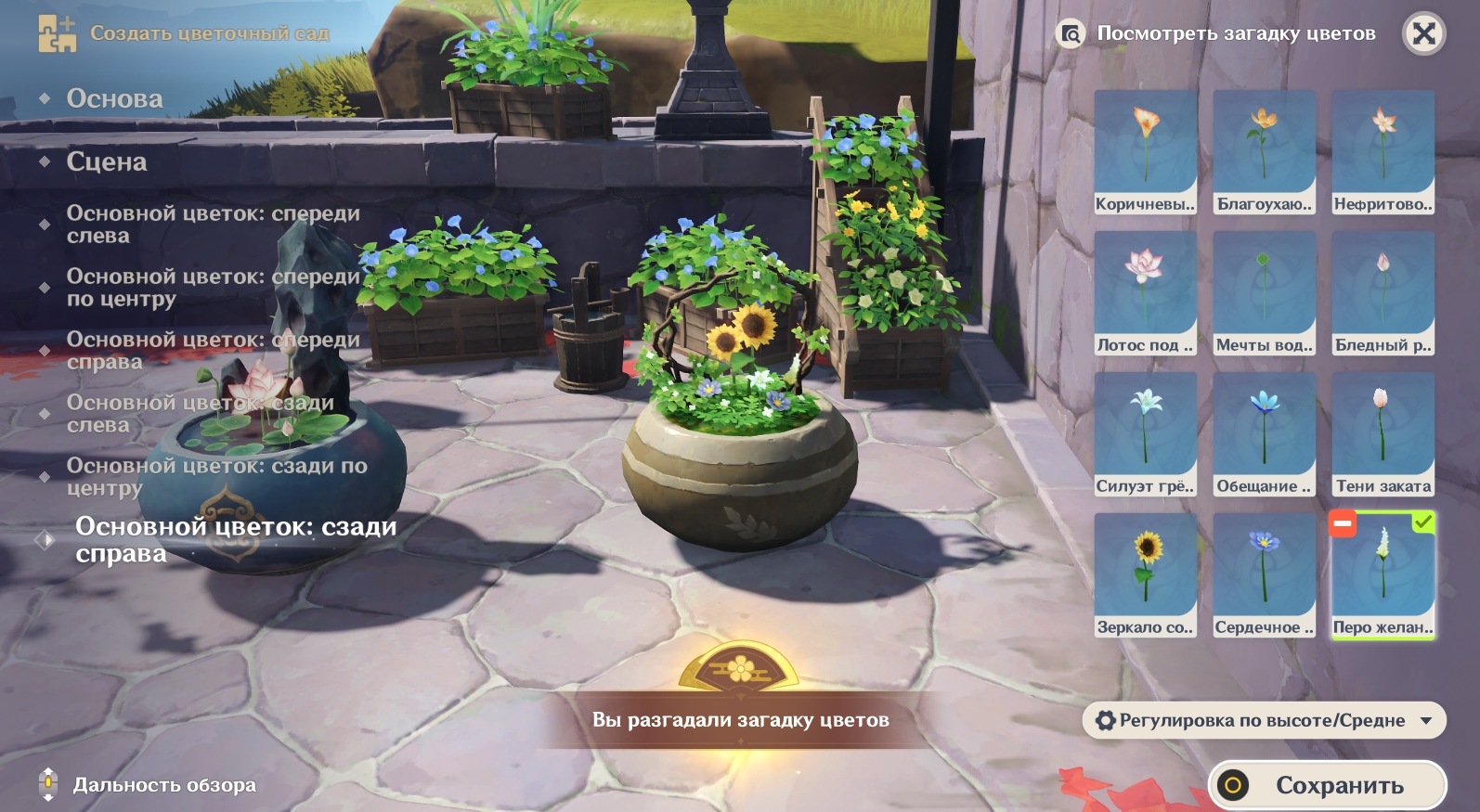The width and height of the screenshot is (1480, 812).
Task: Choose Основной цветок: сзади слева
Action: pyautogui.click(x=200, y=414)
